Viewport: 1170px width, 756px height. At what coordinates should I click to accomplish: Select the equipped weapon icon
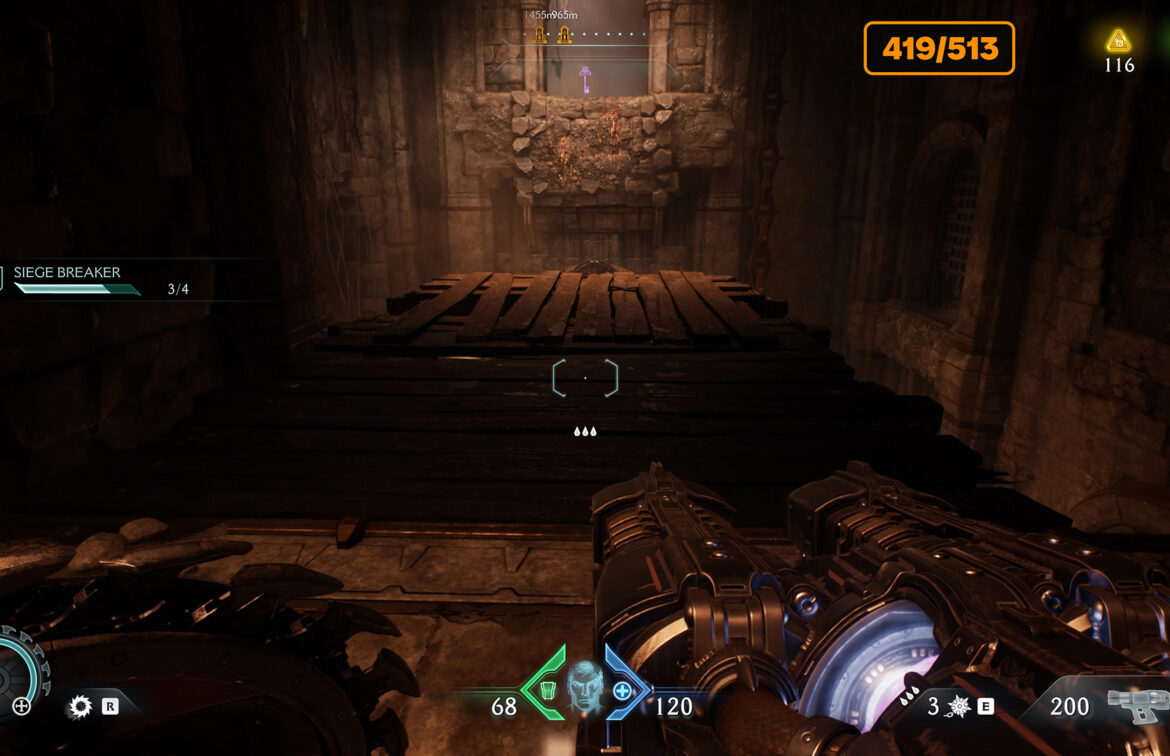(x=1138, y=704)
